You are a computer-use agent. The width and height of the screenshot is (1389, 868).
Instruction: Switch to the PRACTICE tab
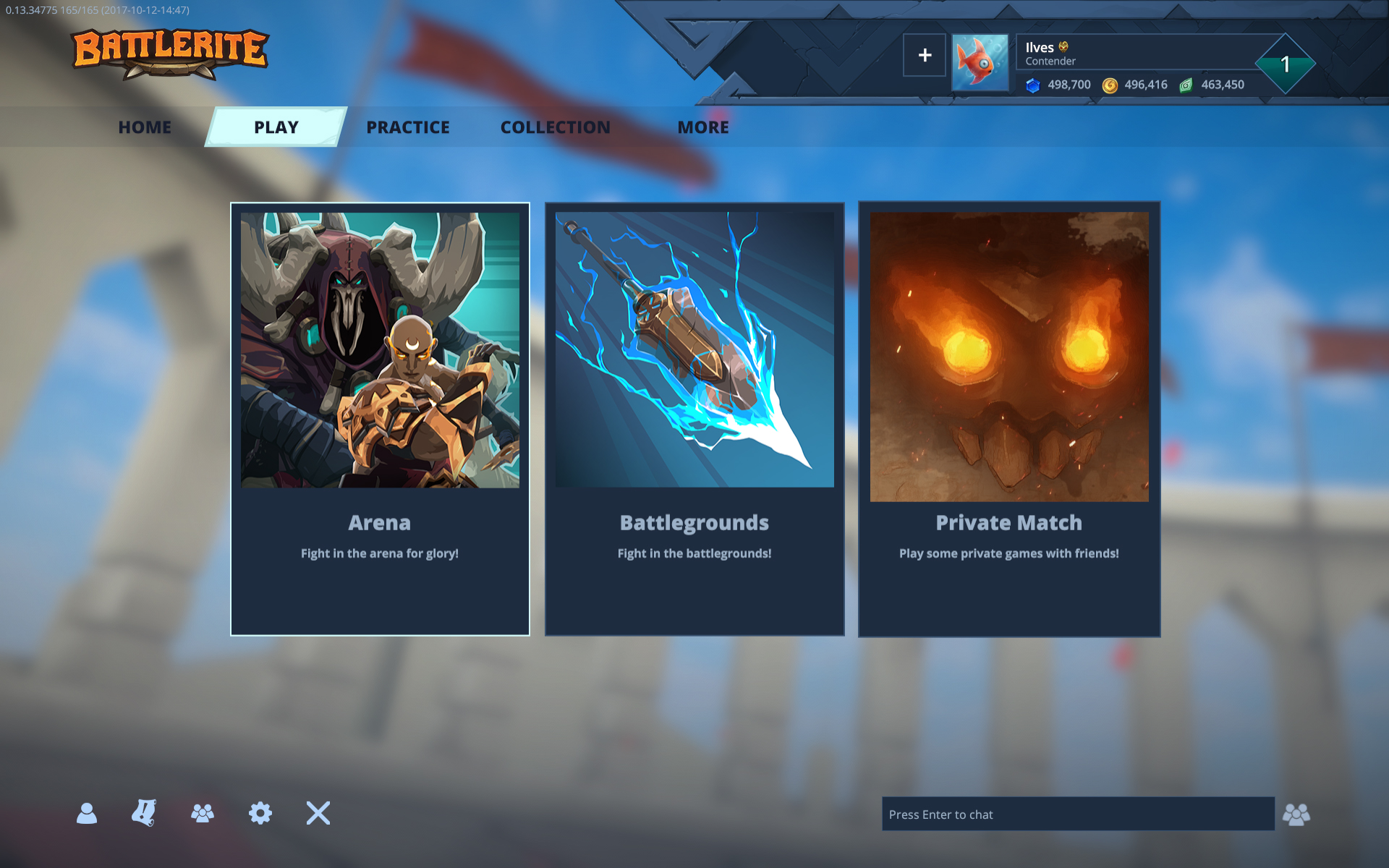408,127
